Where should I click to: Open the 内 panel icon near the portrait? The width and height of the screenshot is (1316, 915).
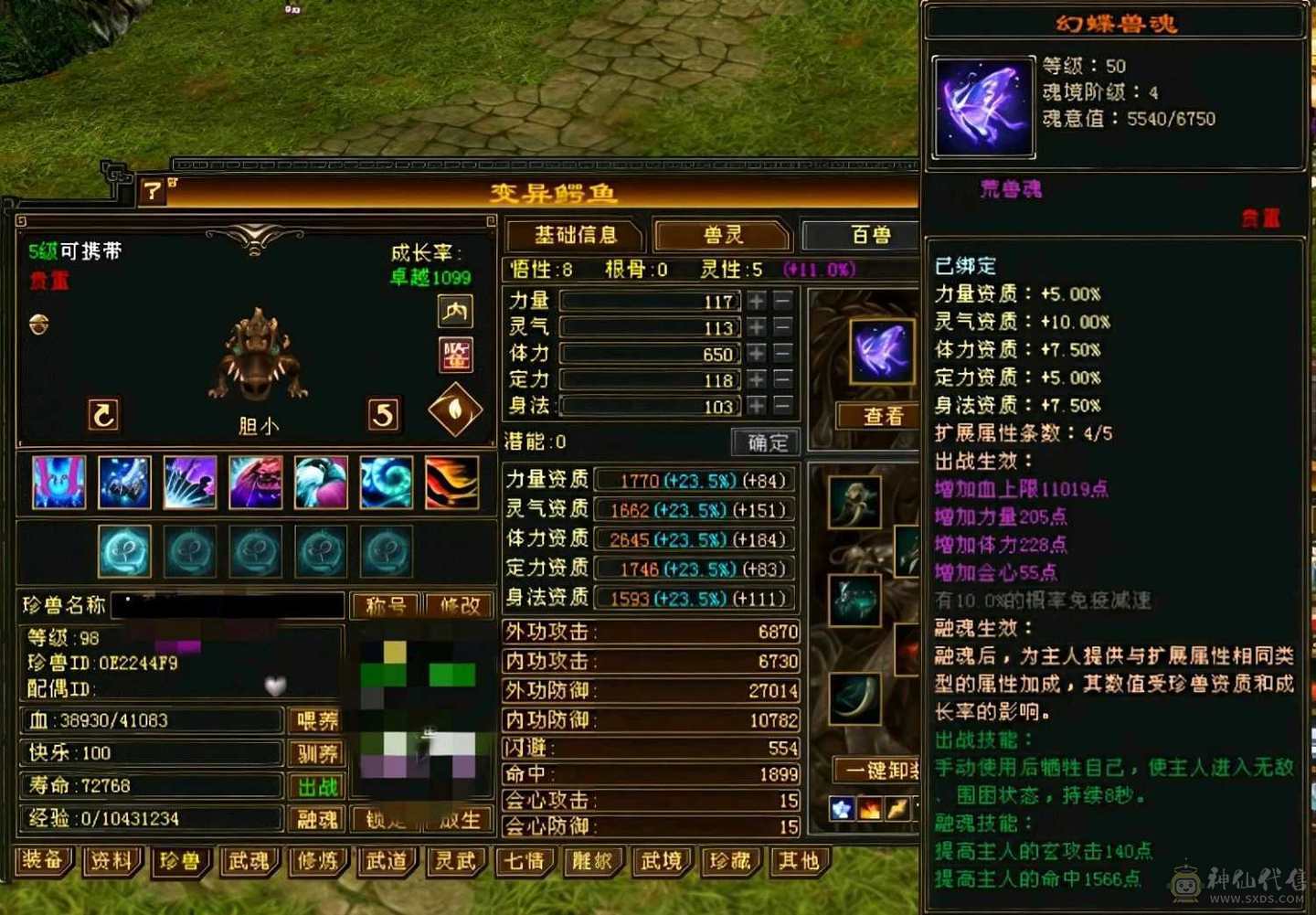[x=454, y=313]
